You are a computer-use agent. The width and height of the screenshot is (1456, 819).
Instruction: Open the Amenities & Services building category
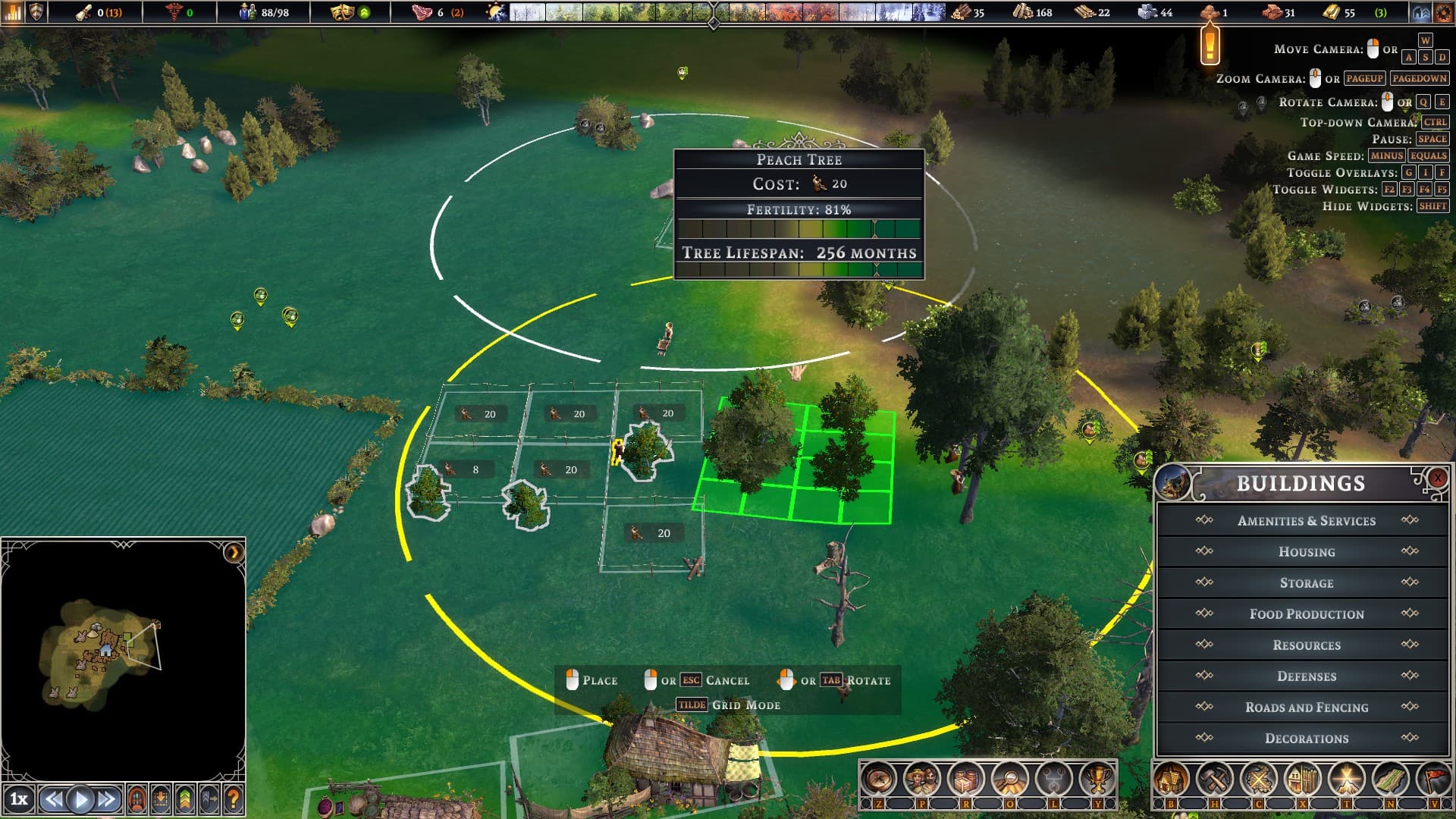coord(1306,521)
